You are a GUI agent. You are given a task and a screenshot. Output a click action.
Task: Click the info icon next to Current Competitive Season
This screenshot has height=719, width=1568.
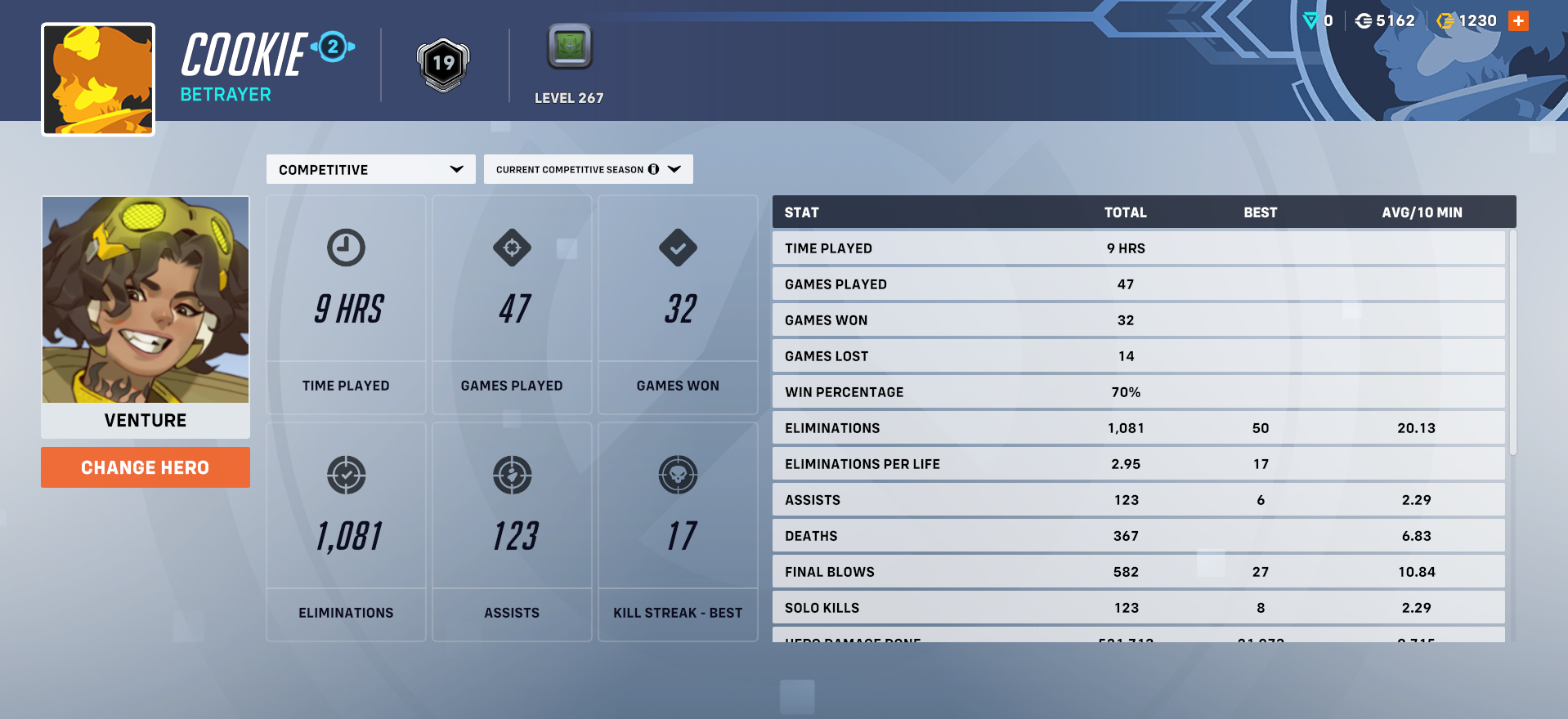pos(653,169)
